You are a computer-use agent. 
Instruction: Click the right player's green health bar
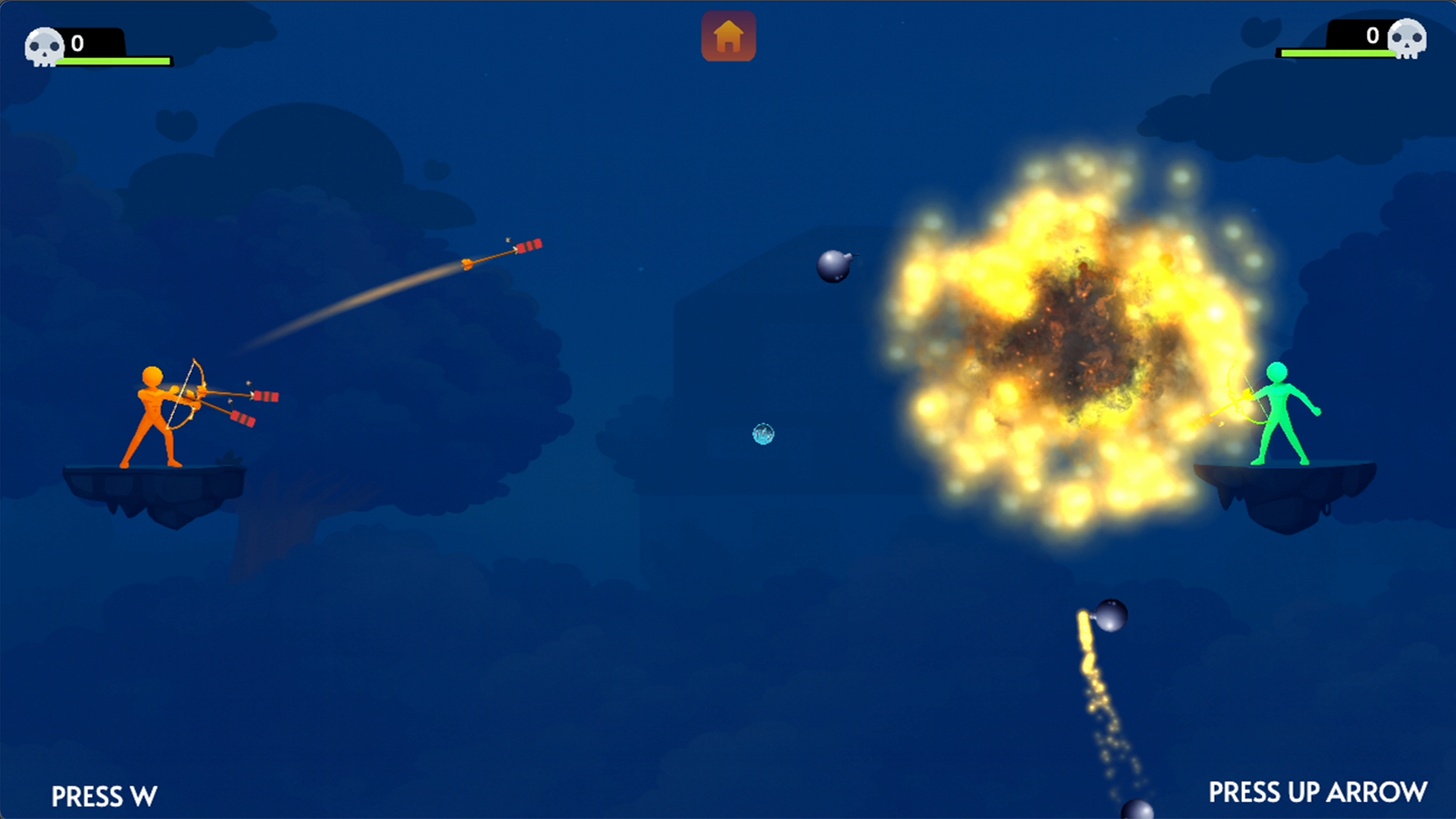(1338, 55)
